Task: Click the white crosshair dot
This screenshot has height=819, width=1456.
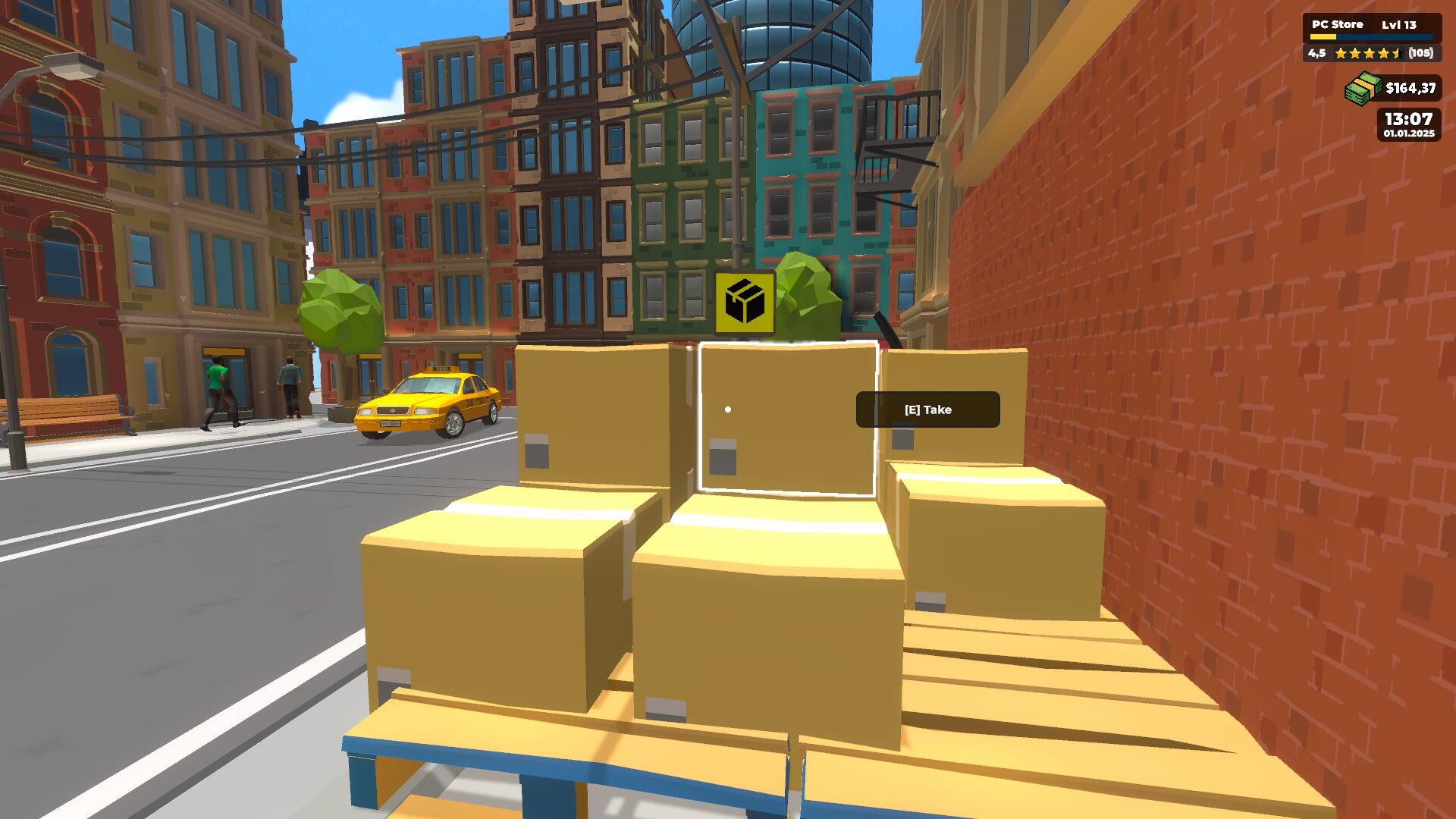Action: 728,409
